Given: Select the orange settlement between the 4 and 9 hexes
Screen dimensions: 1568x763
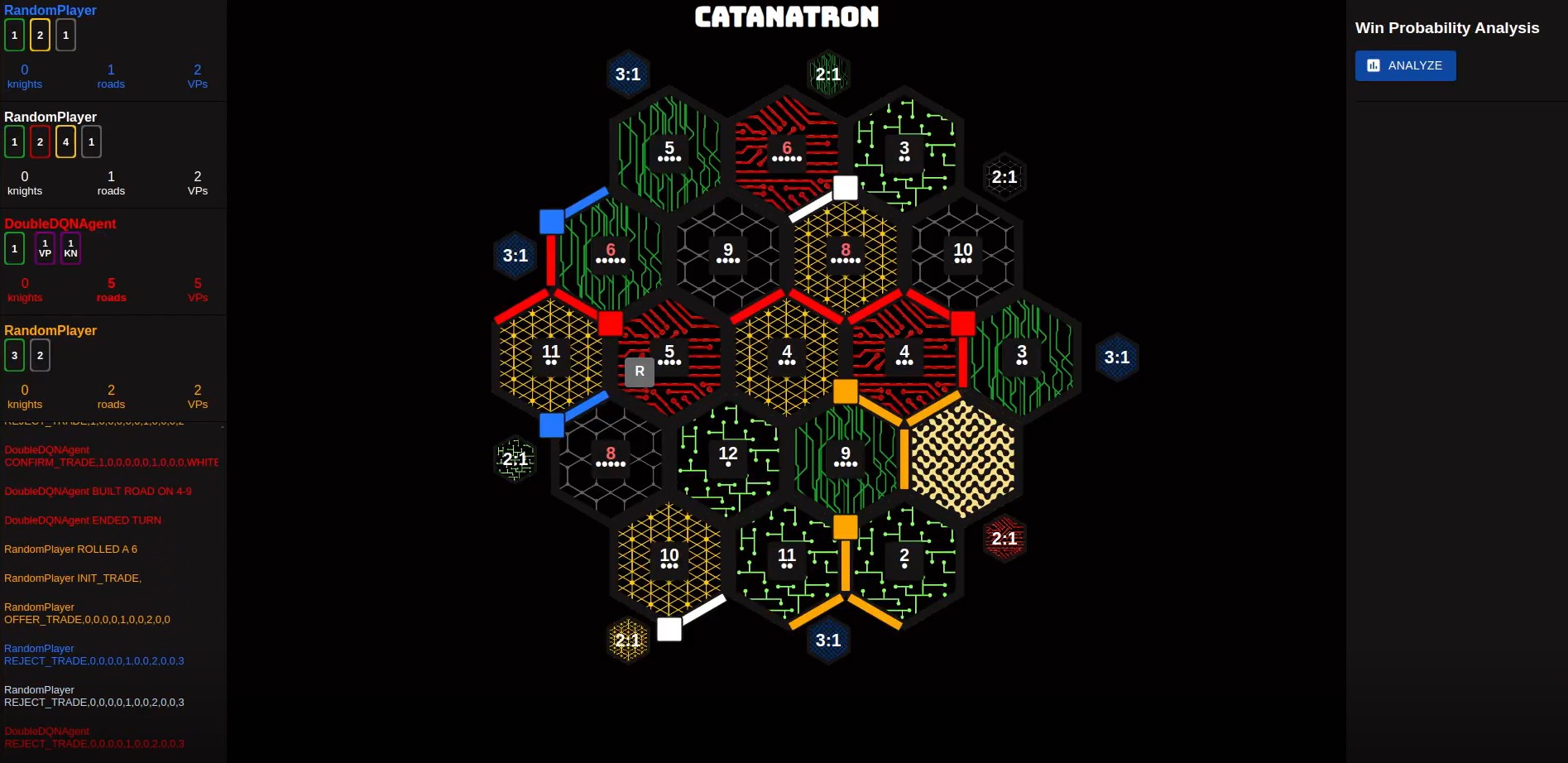Looking at the screenshot, I should click(x=845, y=391).
